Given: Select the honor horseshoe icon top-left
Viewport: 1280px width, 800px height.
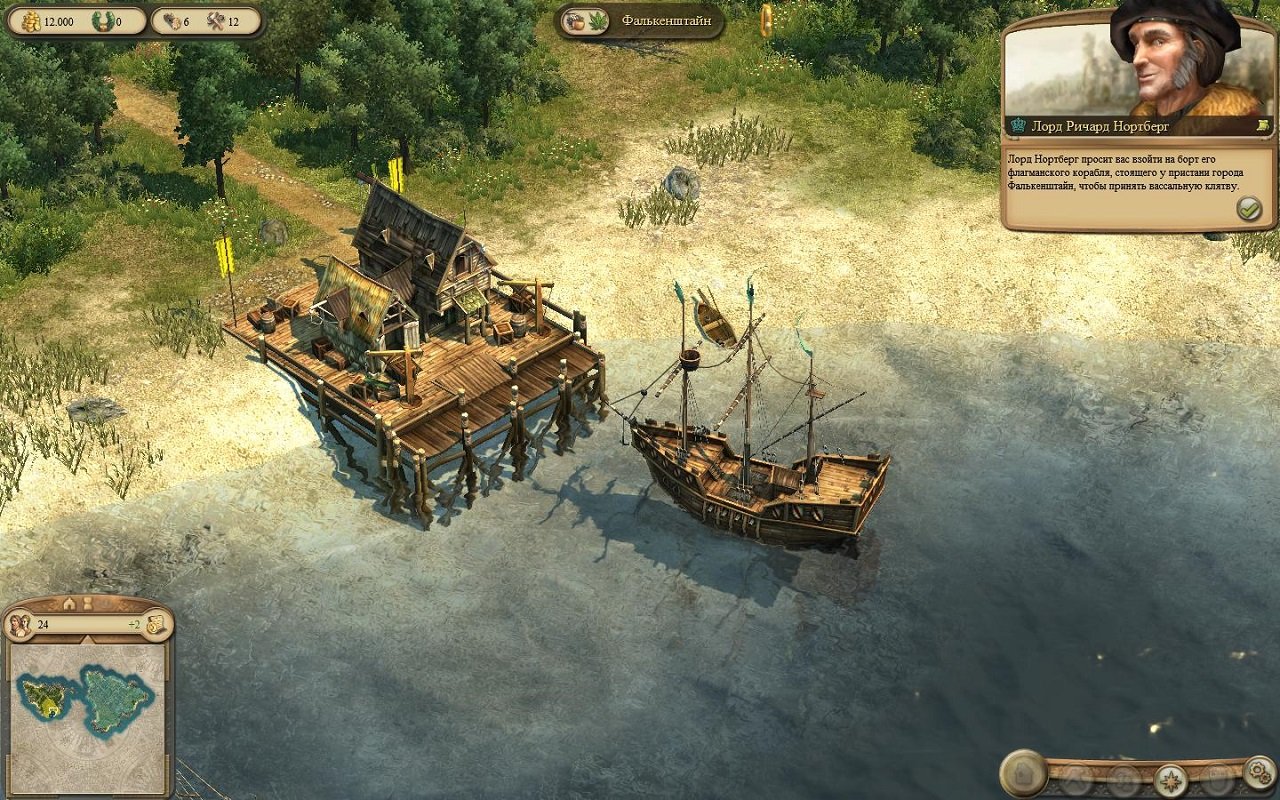Looking at the screenshot, I should click(x=102, y=19).
